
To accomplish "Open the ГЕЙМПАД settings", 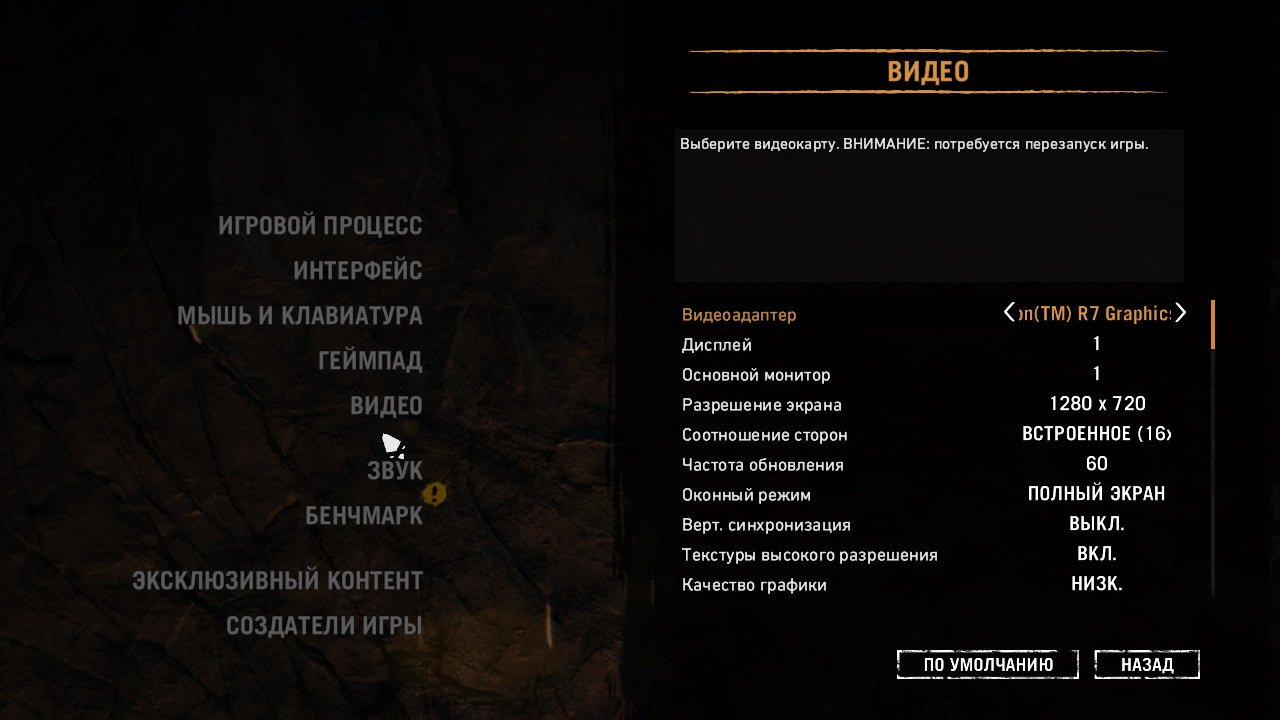I will tap(370, 361).
